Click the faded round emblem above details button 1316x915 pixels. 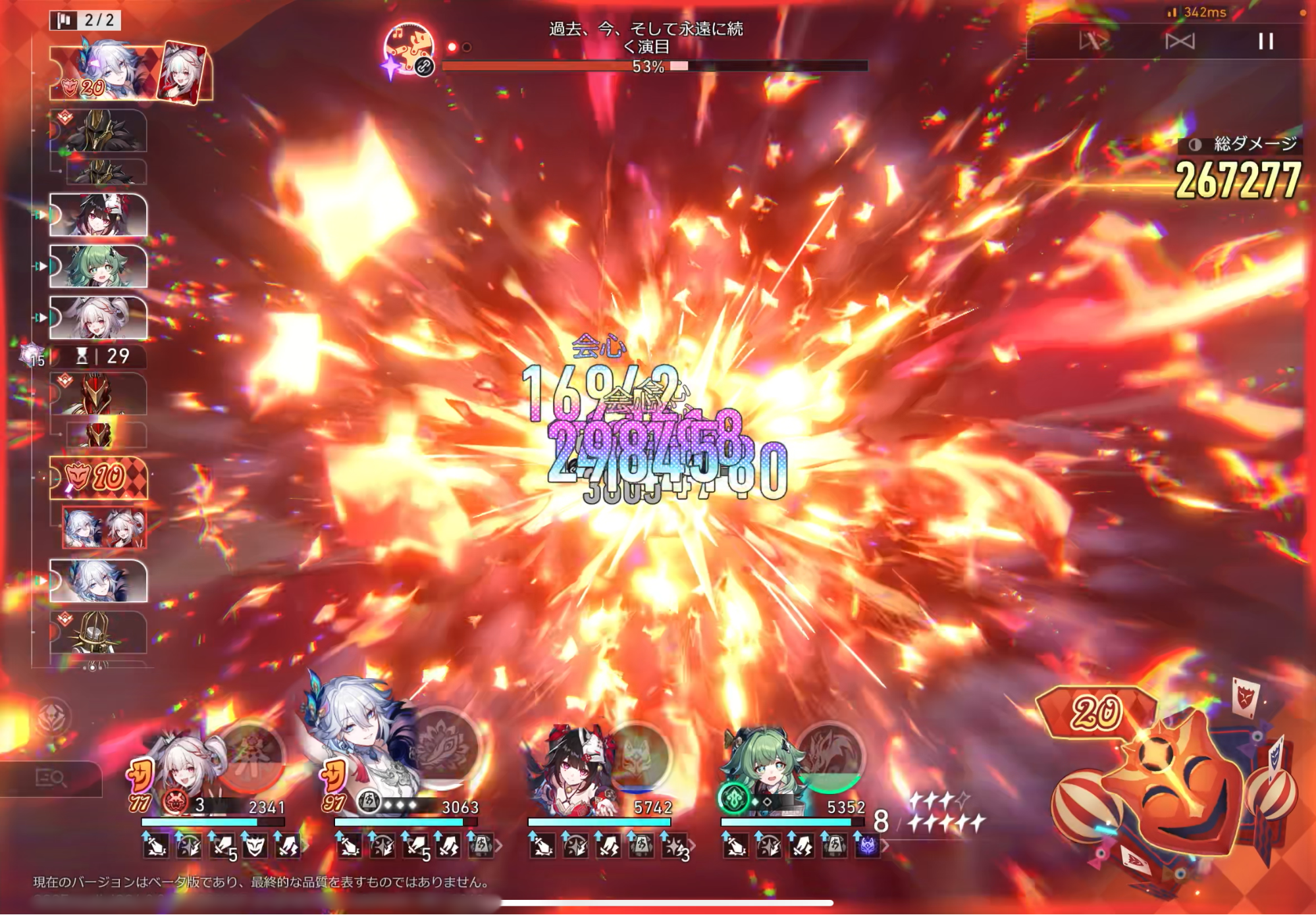pyautogui.click(x=52, y=718)
